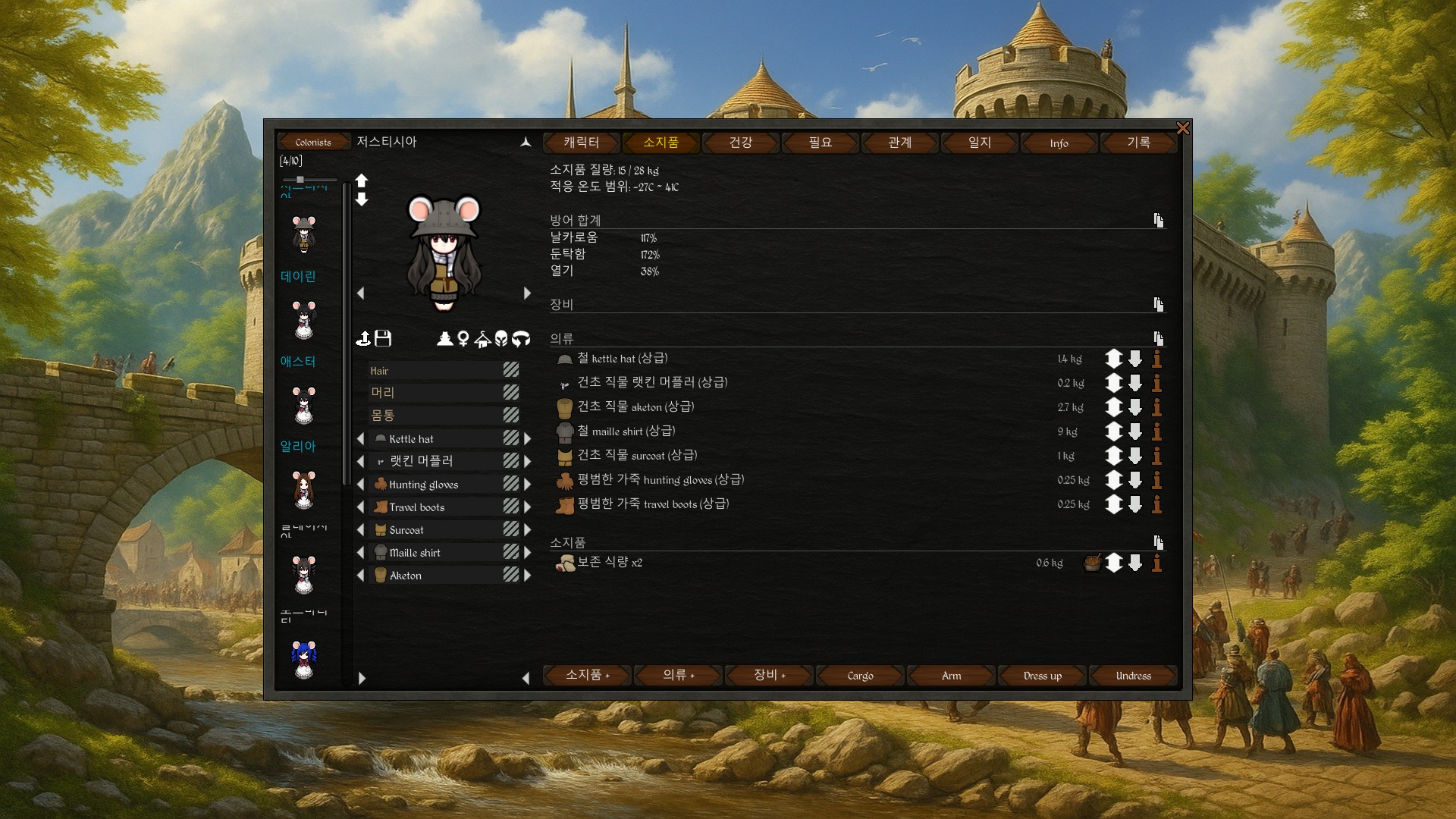The width and height of the screenshot is (1456, 819).
Task: Switch to the 캐릭터 tab
Action: [x=582, y=143]
